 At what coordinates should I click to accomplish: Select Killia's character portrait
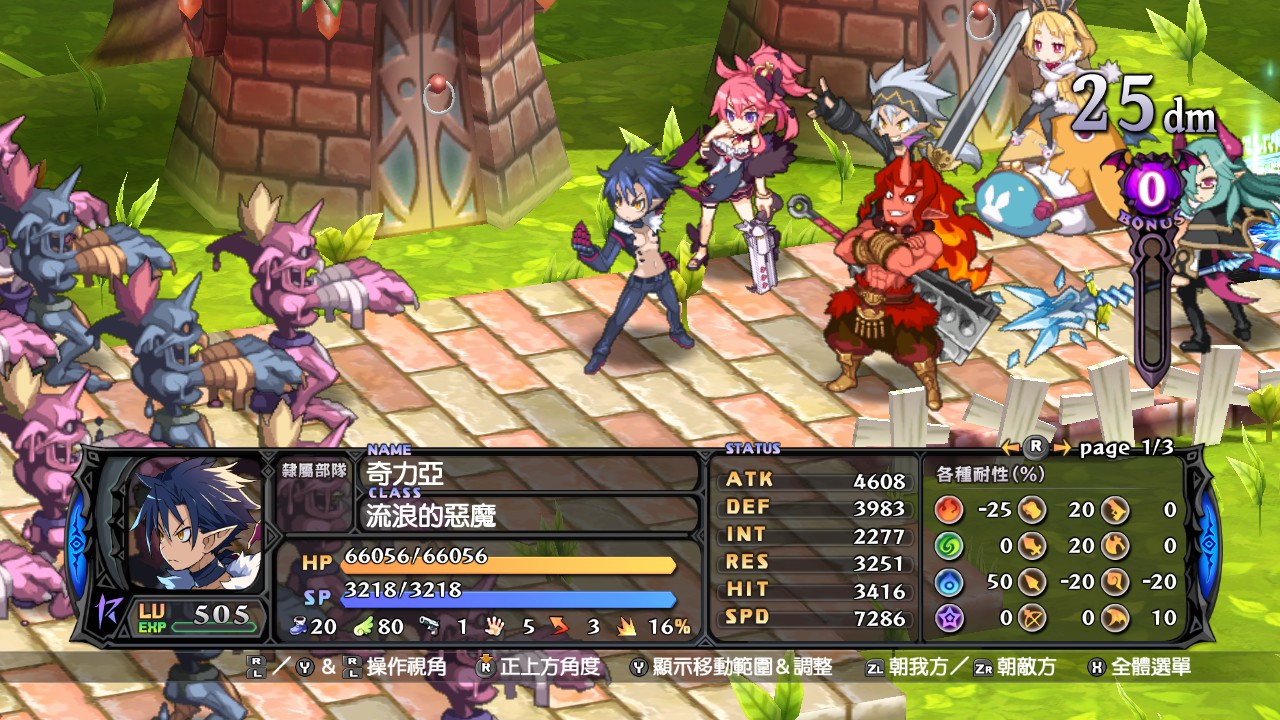coord(195,525)
